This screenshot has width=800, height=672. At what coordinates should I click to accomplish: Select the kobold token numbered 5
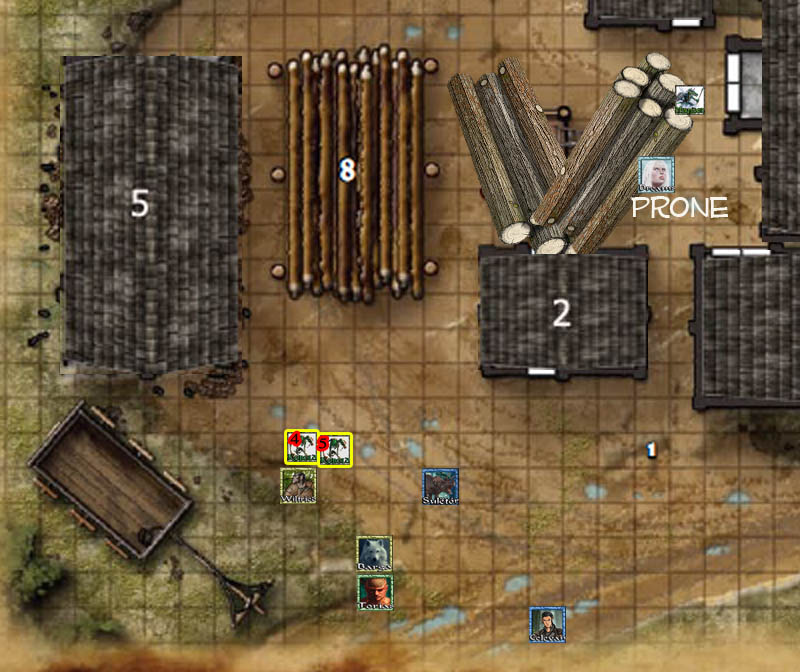click(x=335, y=449)
